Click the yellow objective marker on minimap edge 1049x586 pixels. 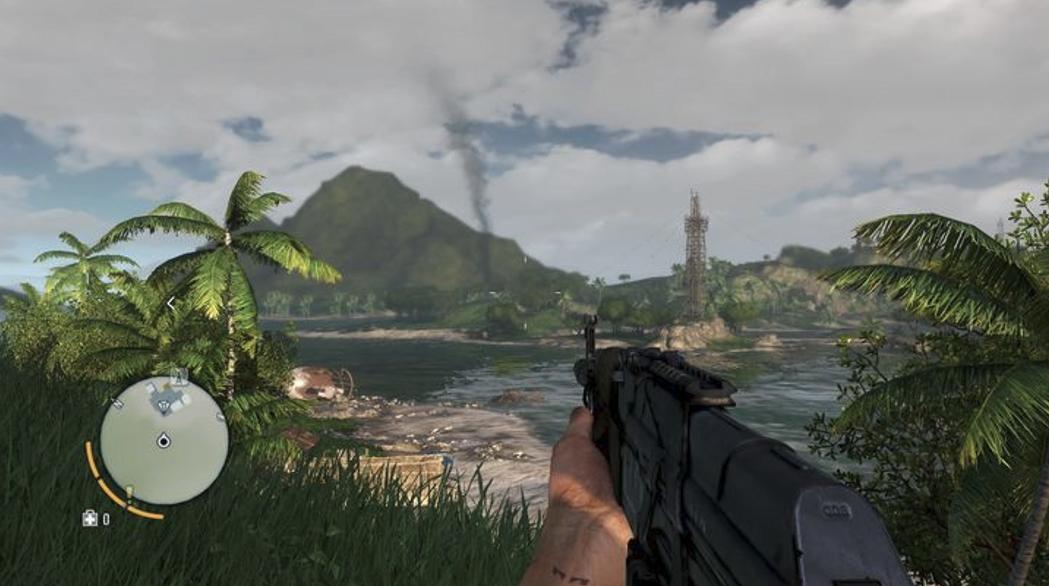tap(128, 491)
